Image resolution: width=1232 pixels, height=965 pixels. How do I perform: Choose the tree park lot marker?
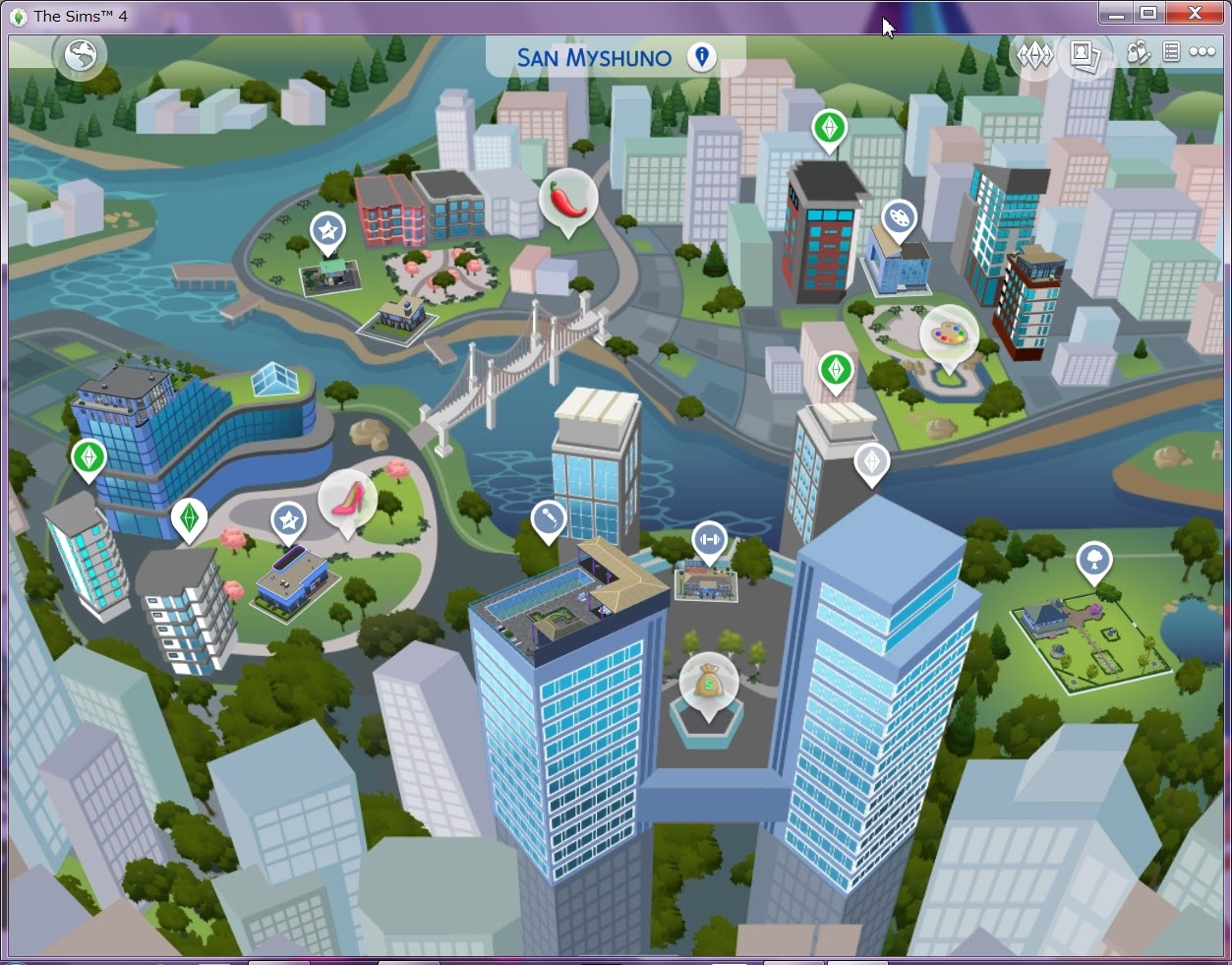pyautogui.click(x=1093, y=561)
